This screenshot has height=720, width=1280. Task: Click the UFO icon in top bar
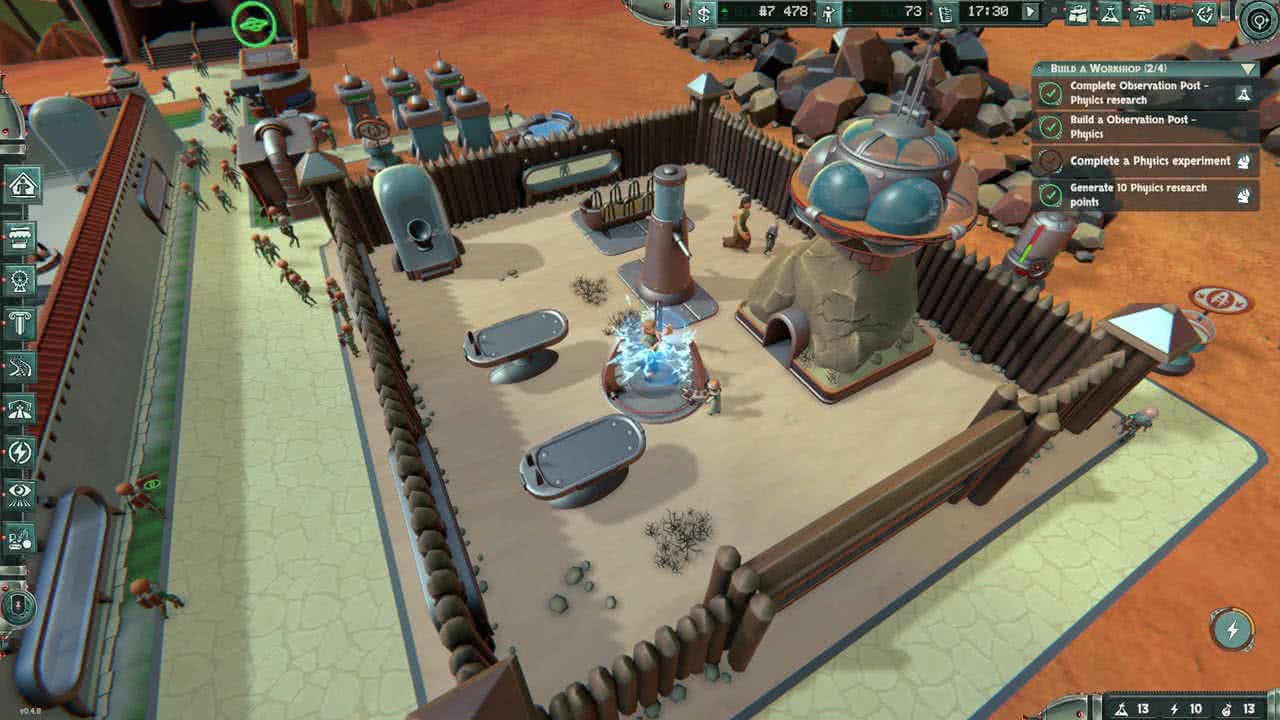(1141, 13)
